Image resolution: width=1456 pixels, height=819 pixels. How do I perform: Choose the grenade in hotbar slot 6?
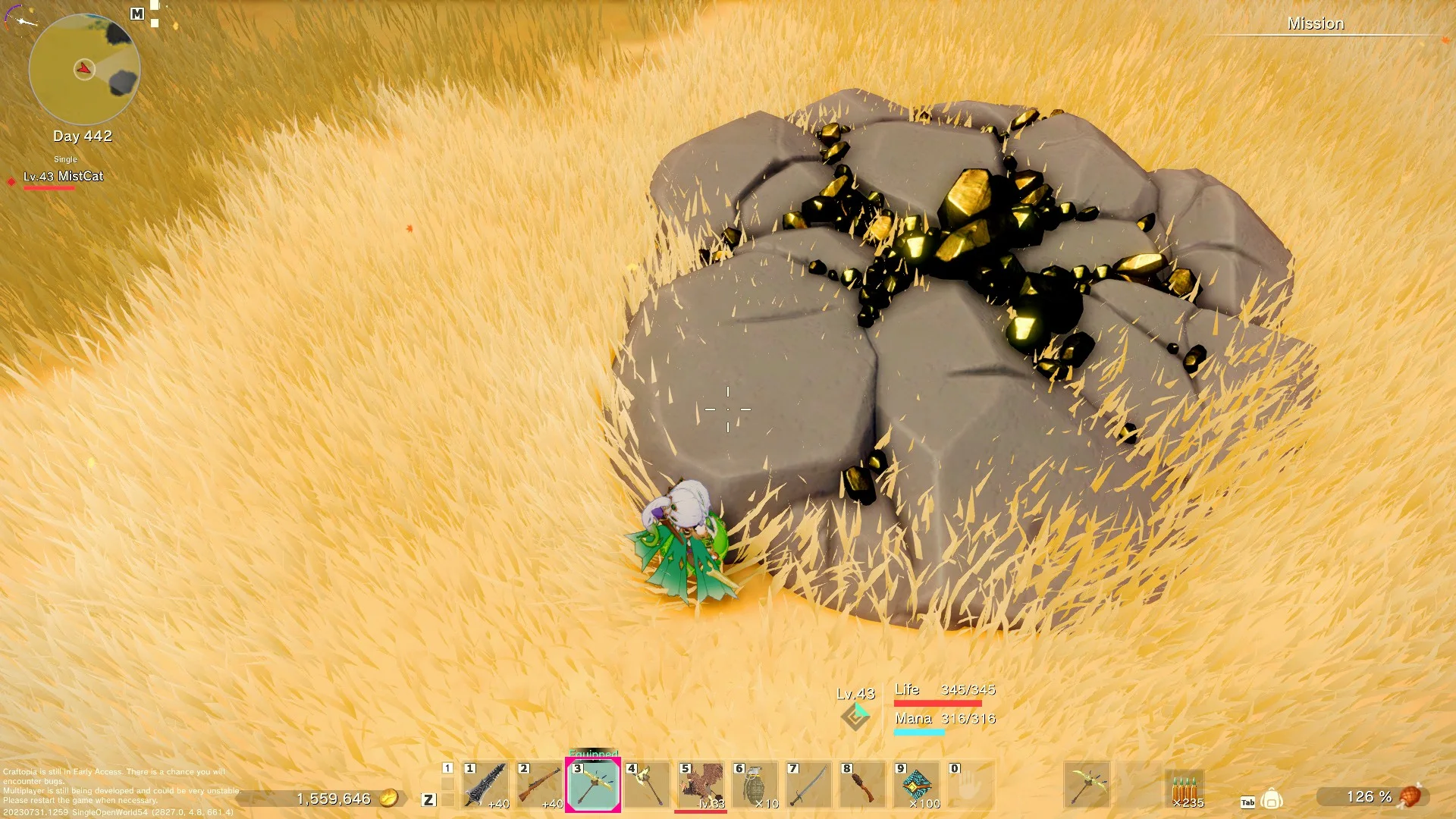tap(755, 785)
